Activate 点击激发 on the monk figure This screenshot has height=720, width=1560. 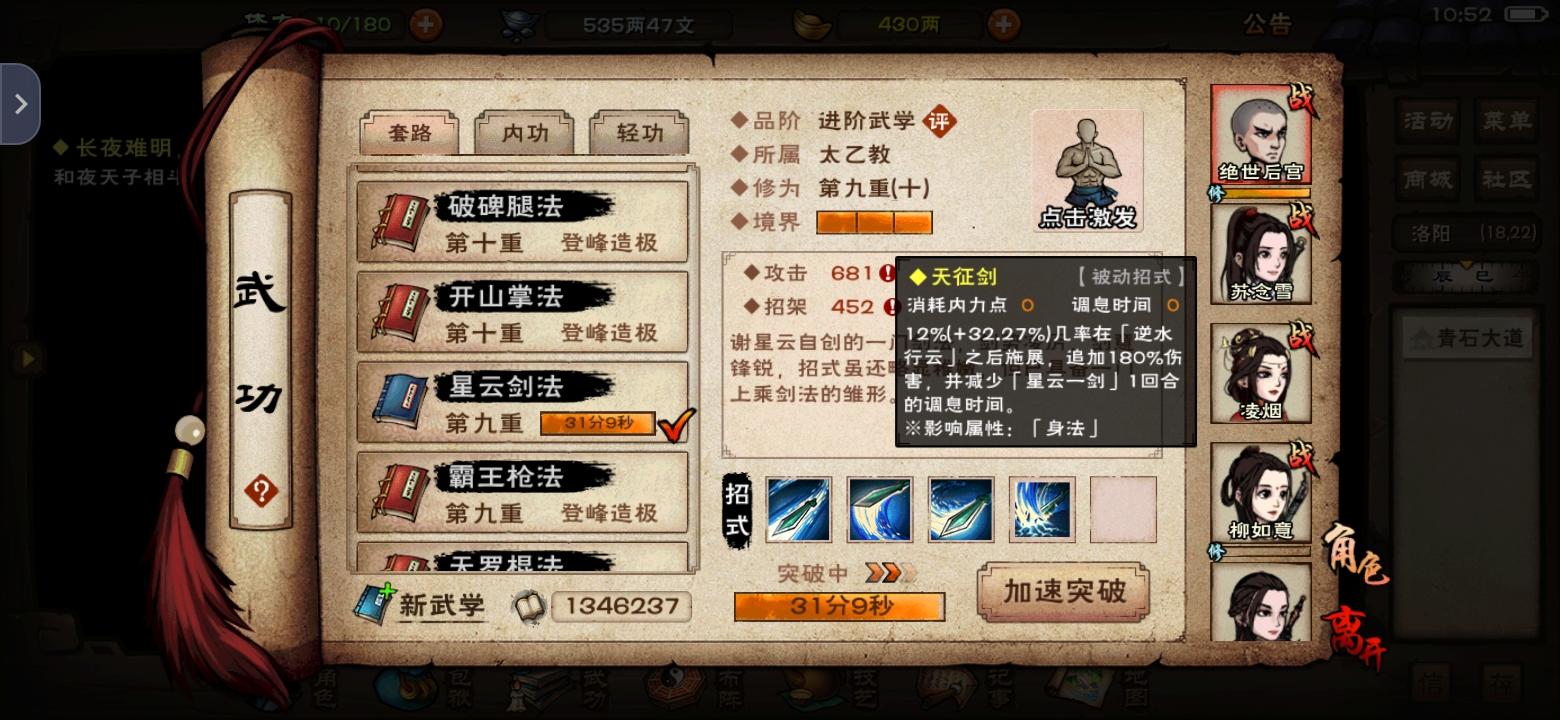(x=1086, y=170)
